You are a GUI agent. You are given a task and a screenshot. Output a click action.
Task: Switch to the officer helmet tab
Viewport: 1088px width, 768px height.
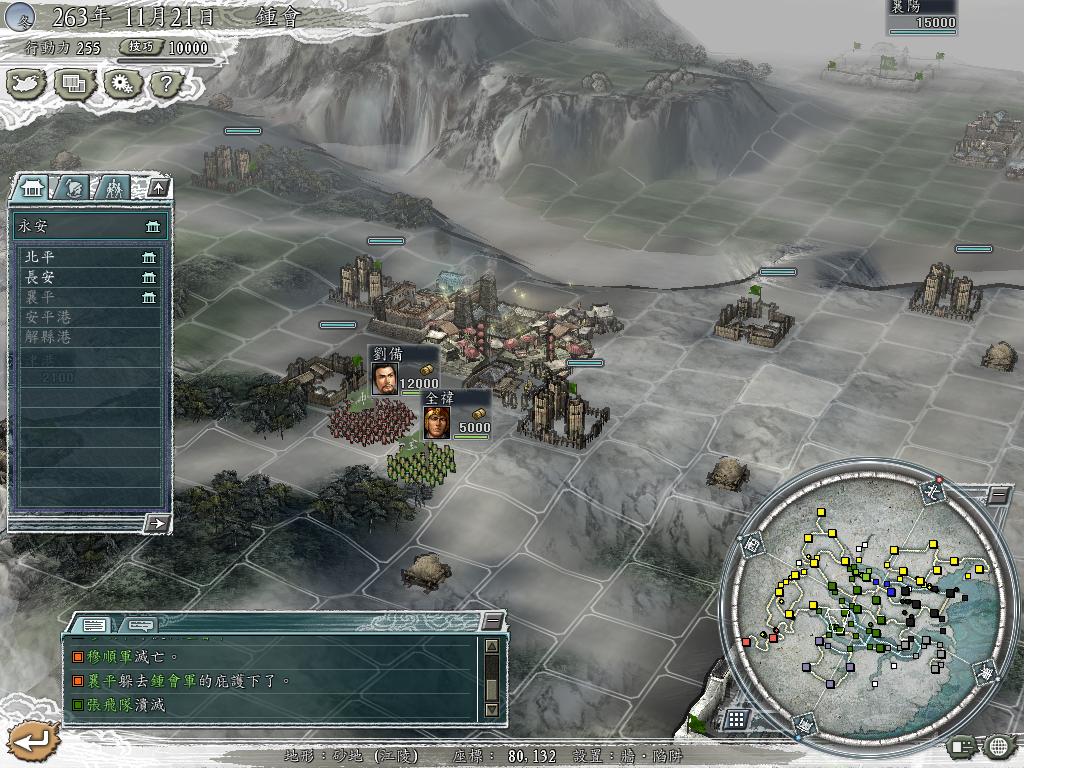pos(74,187)
